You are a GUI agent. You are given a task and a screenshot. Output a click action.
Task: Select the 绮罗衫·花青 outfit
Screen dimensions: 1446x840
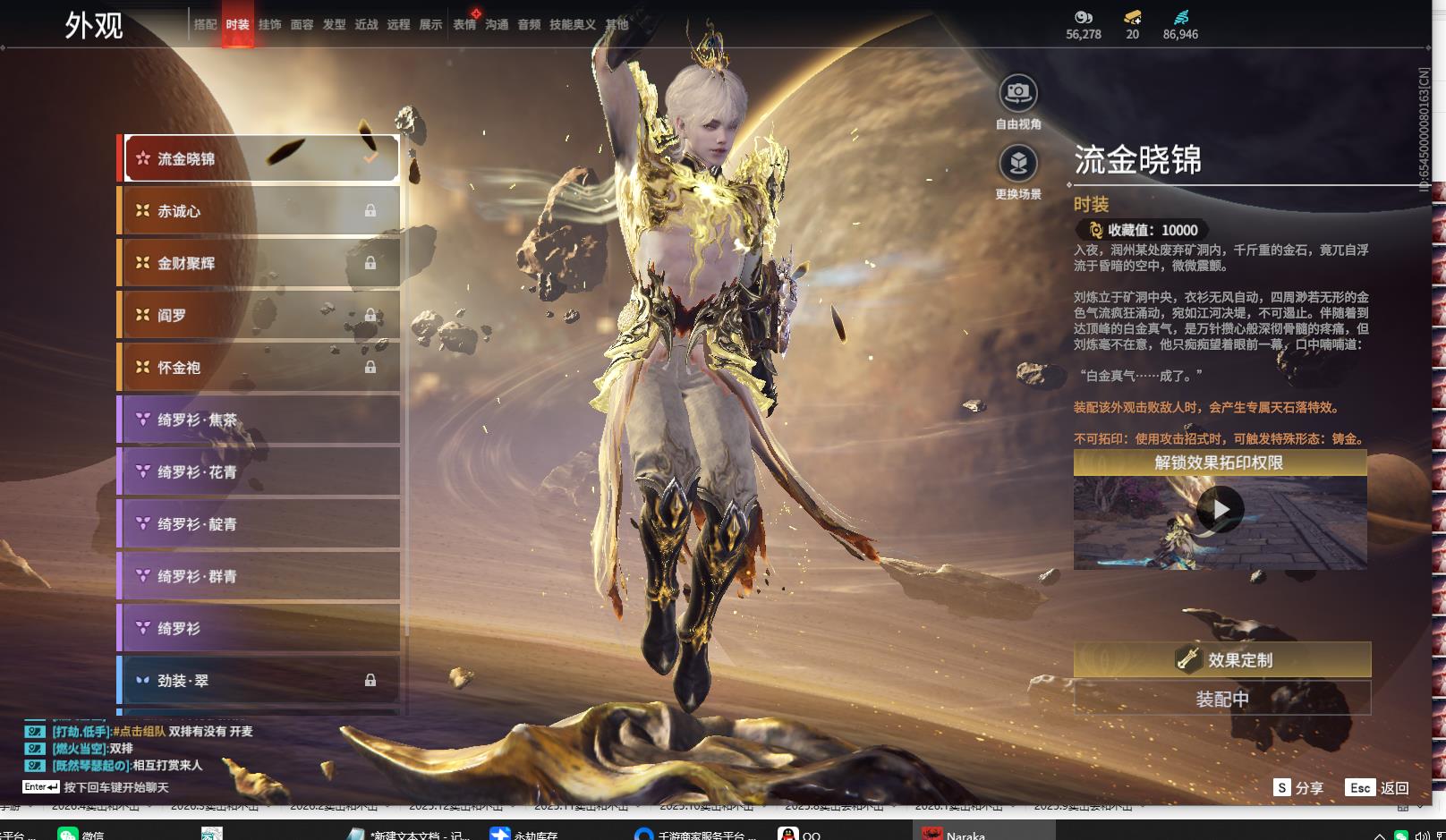pos(259,471)
